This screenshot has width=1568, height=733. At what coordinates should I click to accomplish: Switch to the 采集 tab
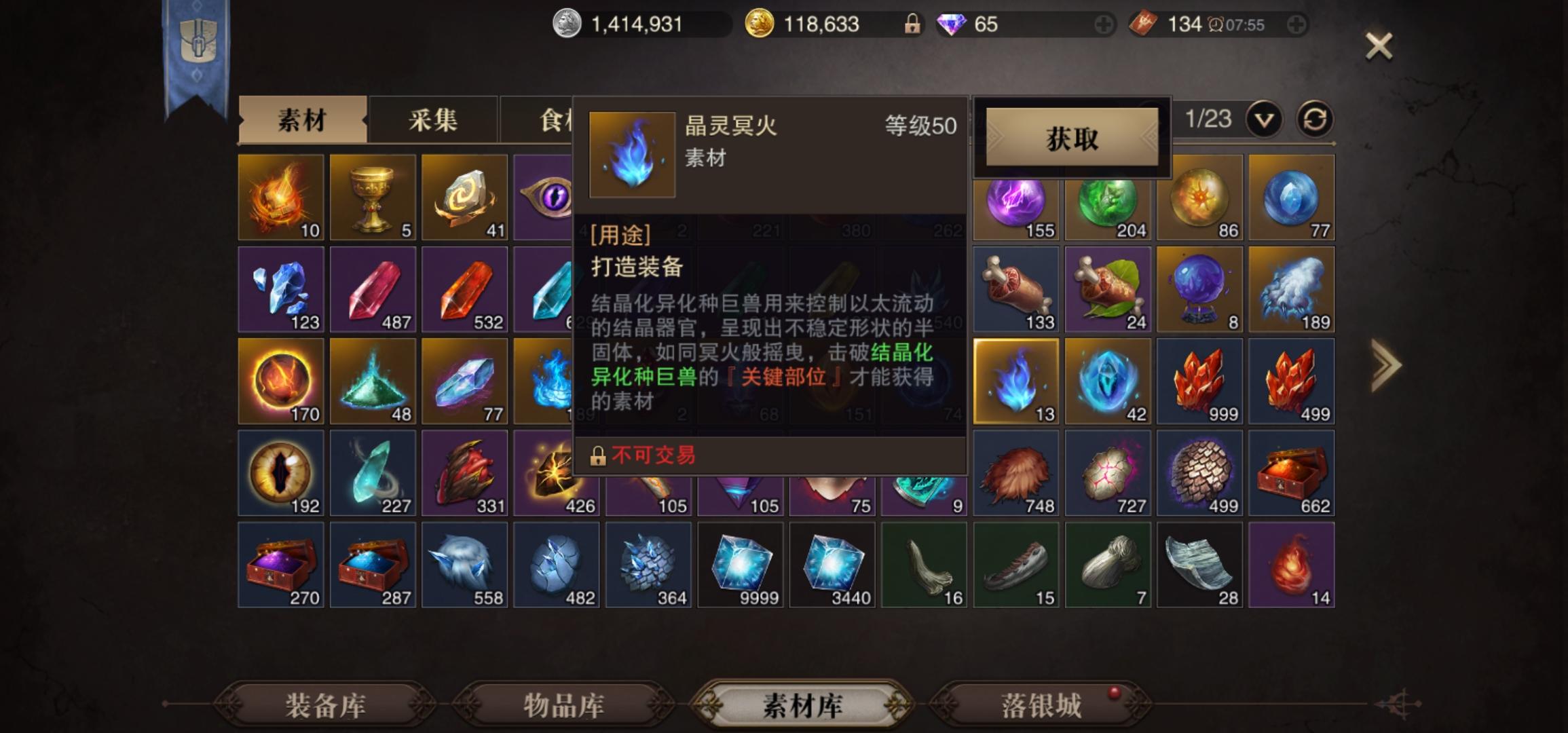[432, 120]
